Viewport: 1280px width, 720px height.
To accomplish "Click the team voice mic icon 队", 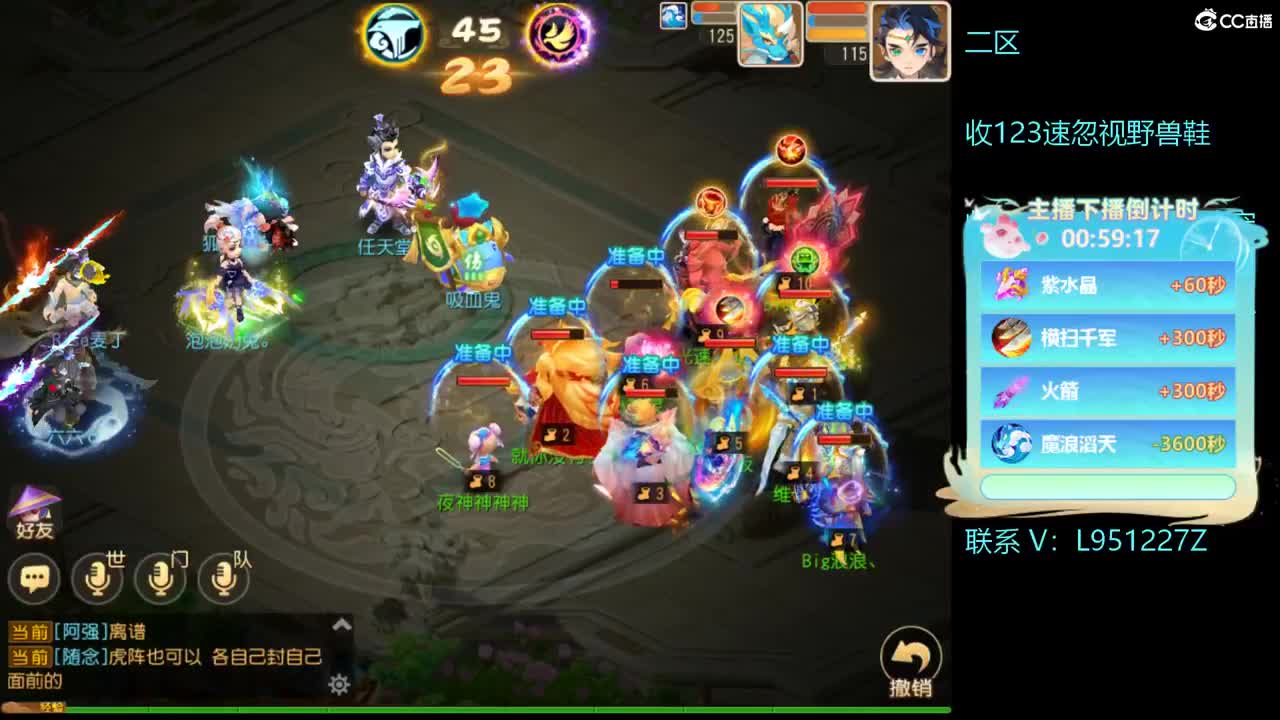I will (224, 578).
